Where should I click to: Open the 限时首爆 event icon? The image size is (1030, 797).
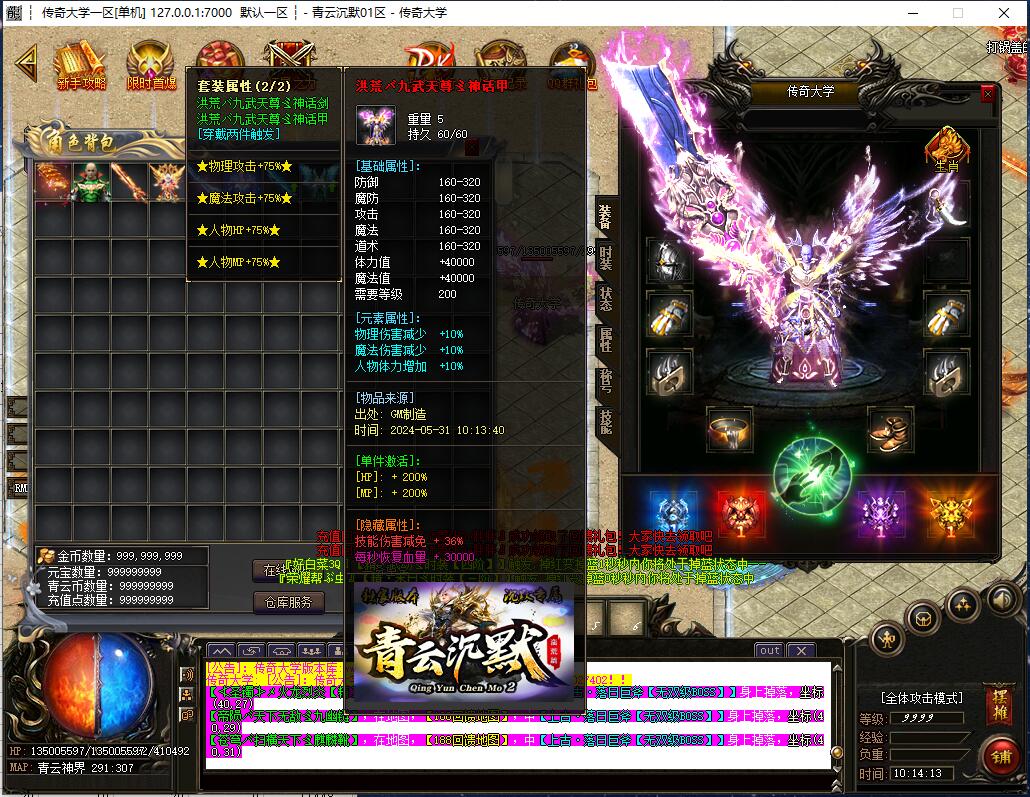click(x=150, y=65)
